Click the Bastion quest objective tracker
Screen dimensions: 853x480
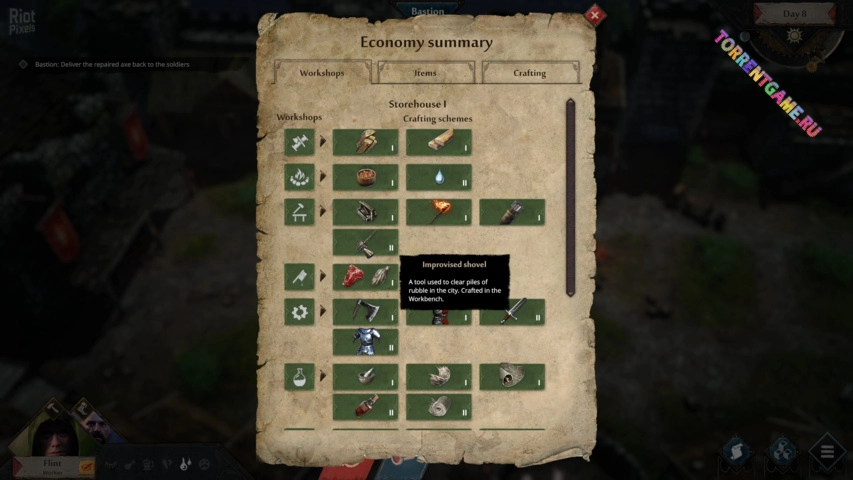click(x=110, y=64)
